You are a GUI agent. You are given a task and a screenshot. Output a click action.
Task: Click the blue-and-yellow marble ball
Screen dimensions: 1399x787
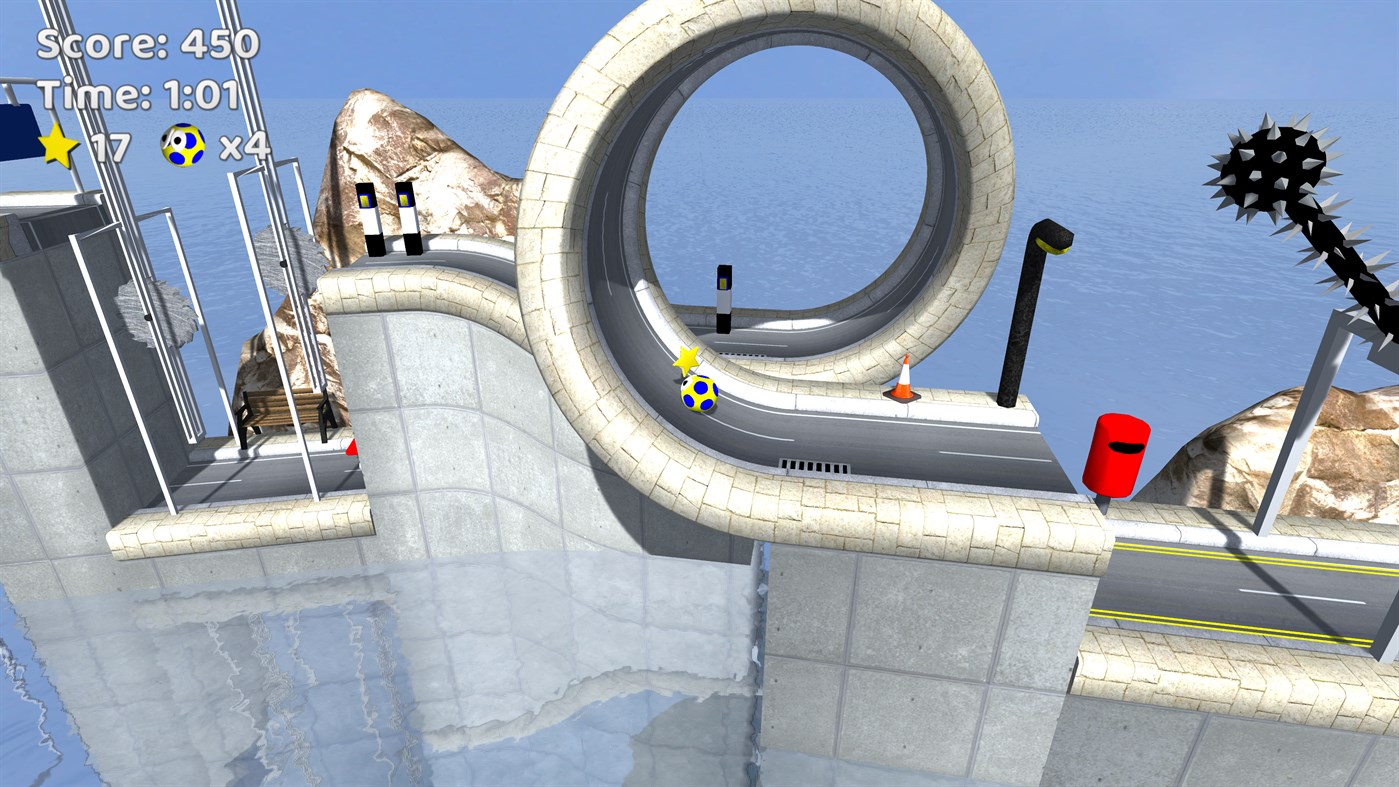(x=700, y=394)
